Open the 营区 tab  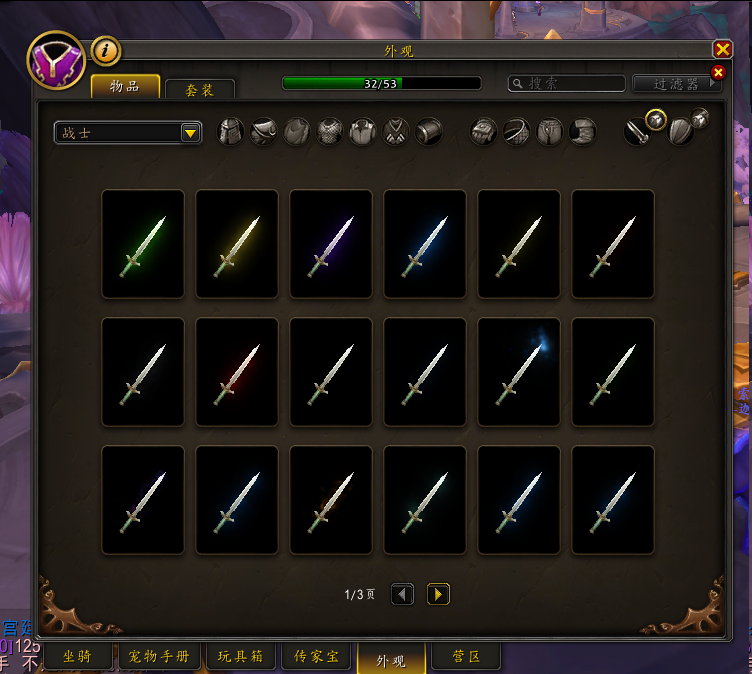[x=467, y=657]
